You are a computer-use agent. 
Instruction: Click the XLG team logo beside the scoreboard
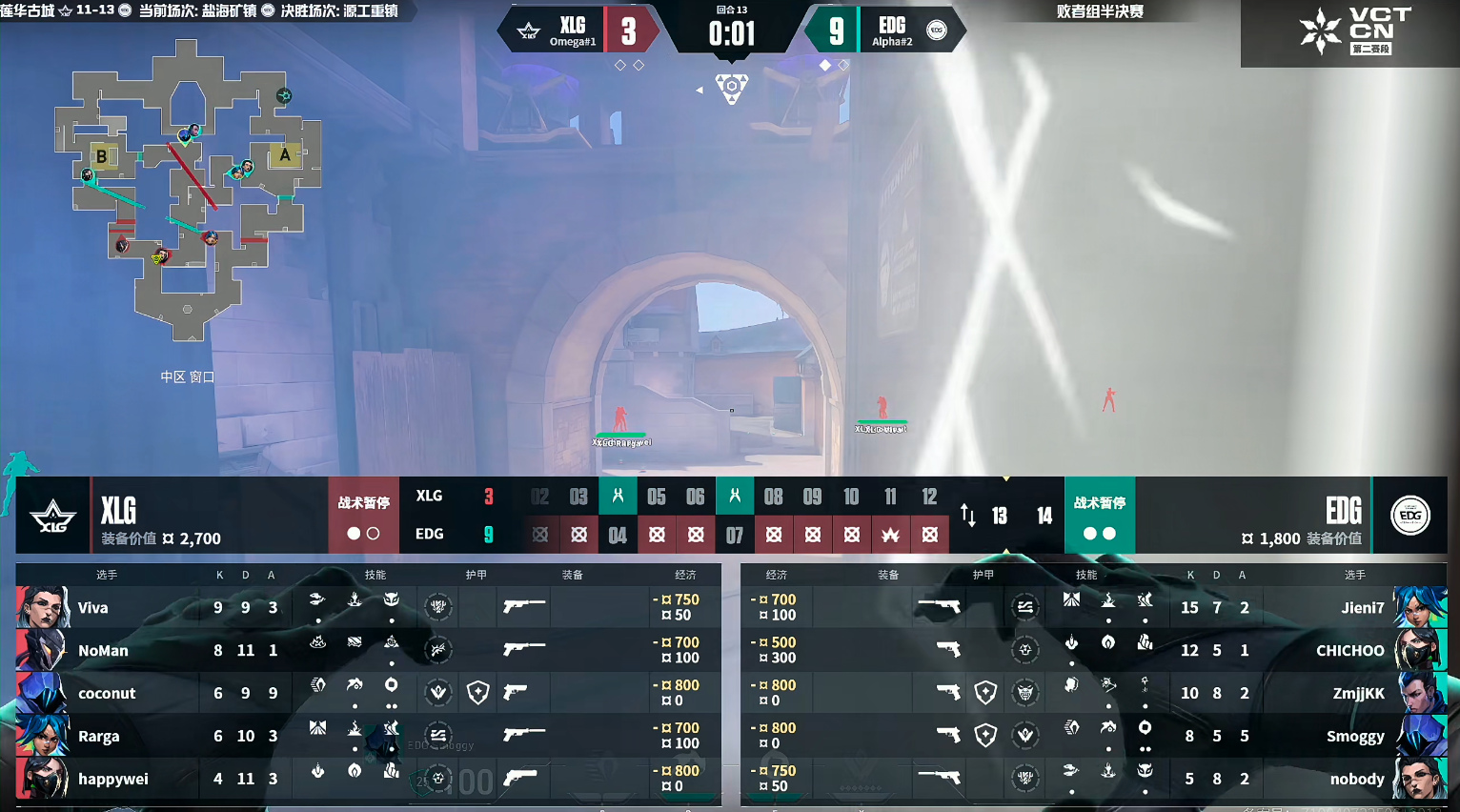coord(53,516)
